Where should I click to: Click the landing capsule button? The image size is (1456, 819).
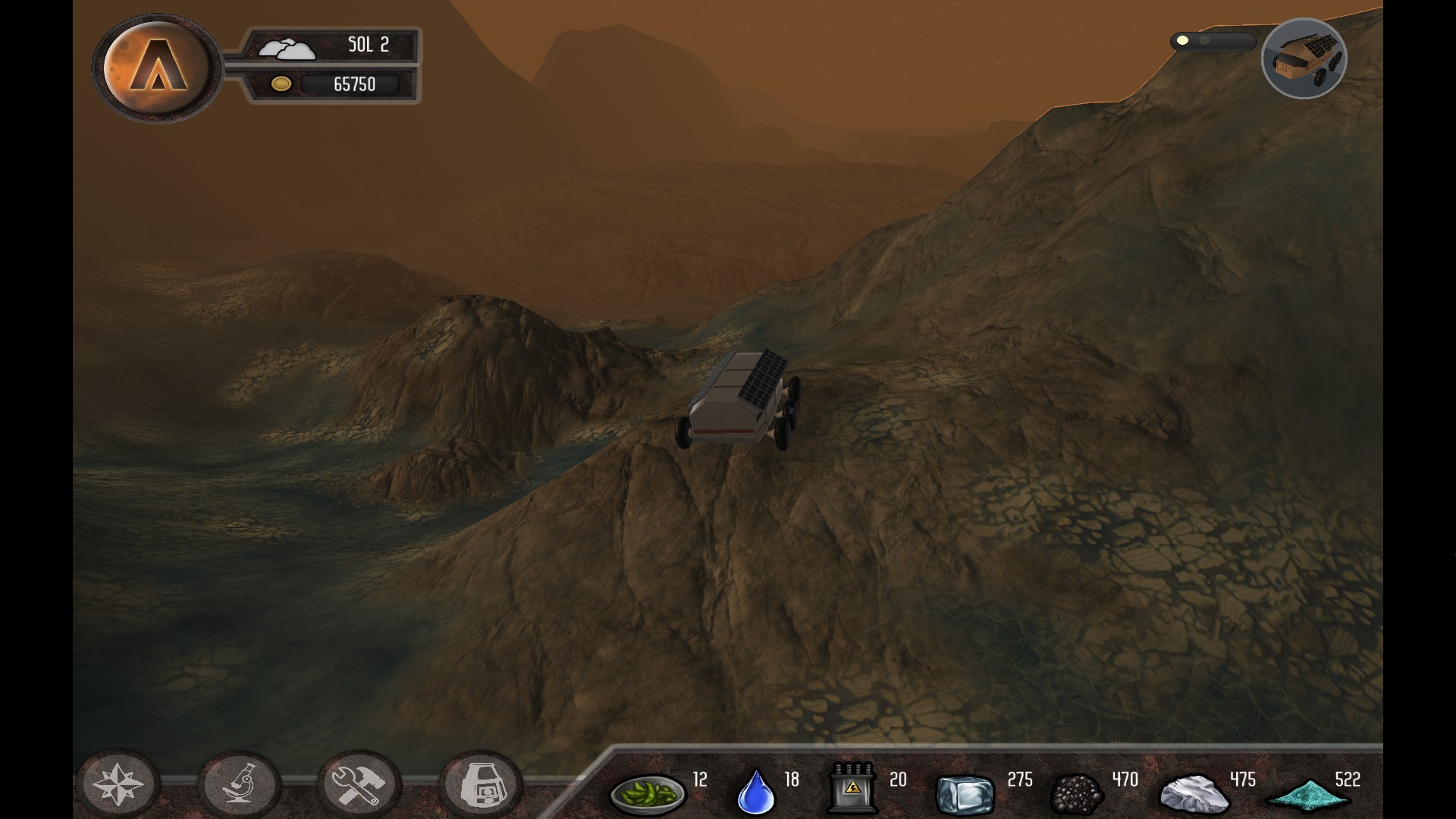481,784
